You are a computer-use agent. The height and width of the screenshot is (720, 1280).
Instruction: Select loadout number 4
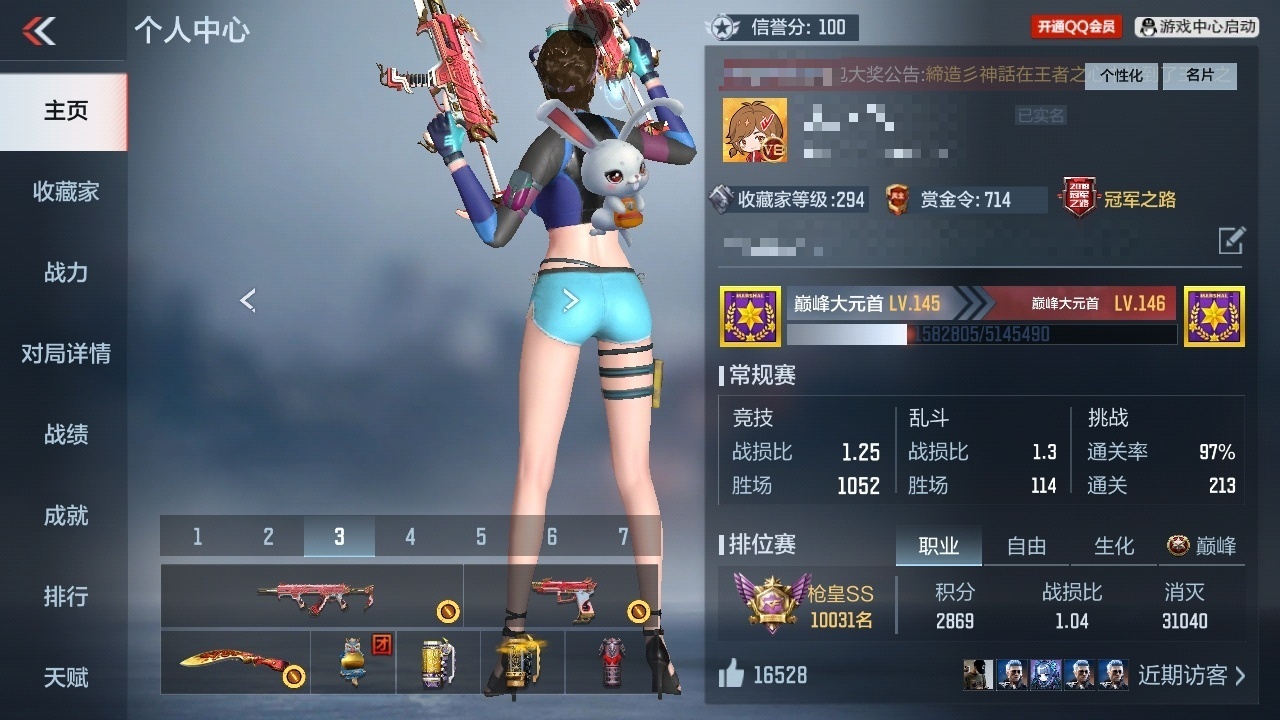410,538
